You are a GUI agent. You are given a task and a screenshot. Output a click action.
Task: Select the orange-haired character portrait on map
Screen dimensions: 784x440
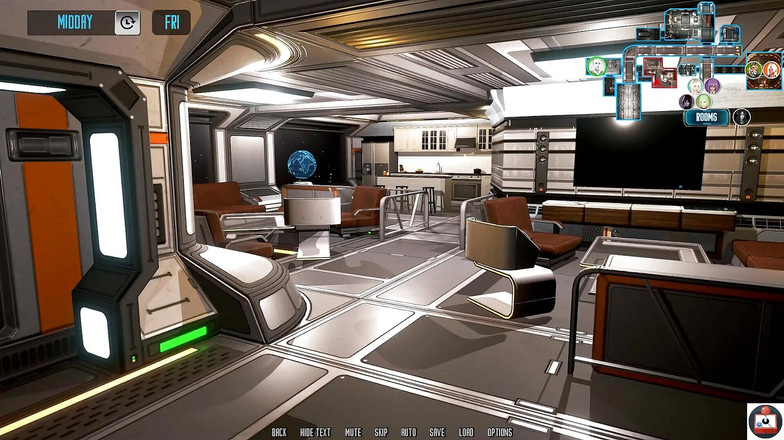(771, 70)
